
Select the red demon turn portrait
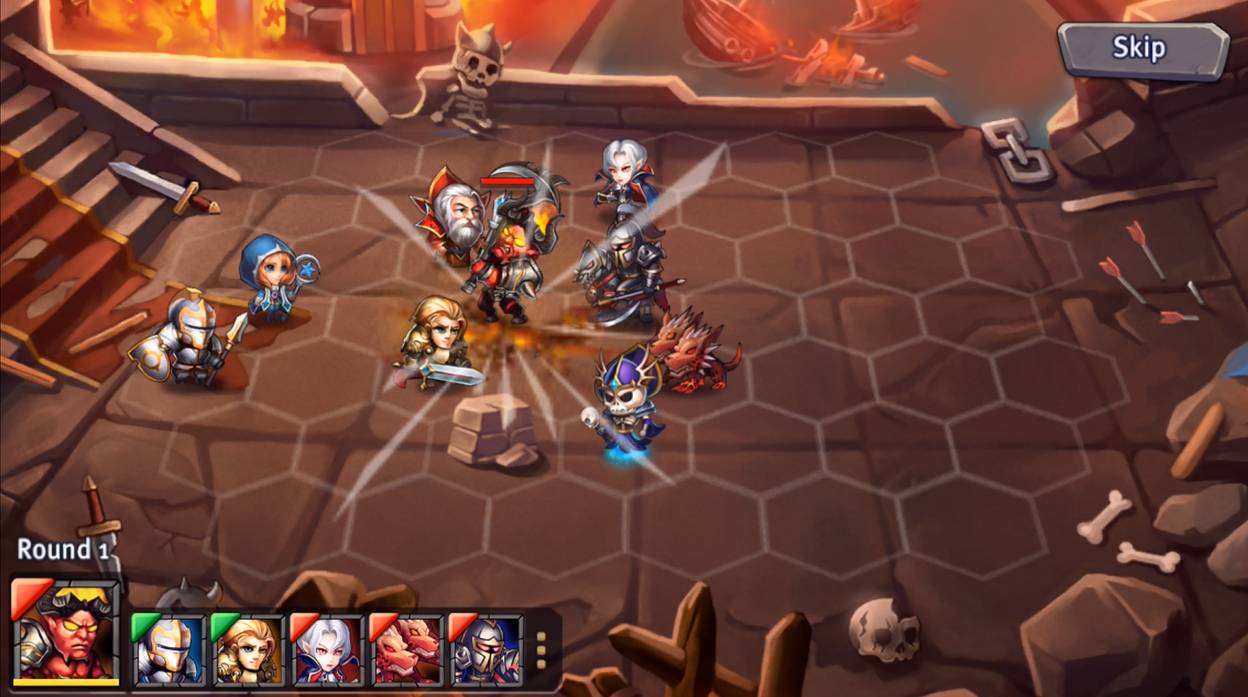[66, 632]
